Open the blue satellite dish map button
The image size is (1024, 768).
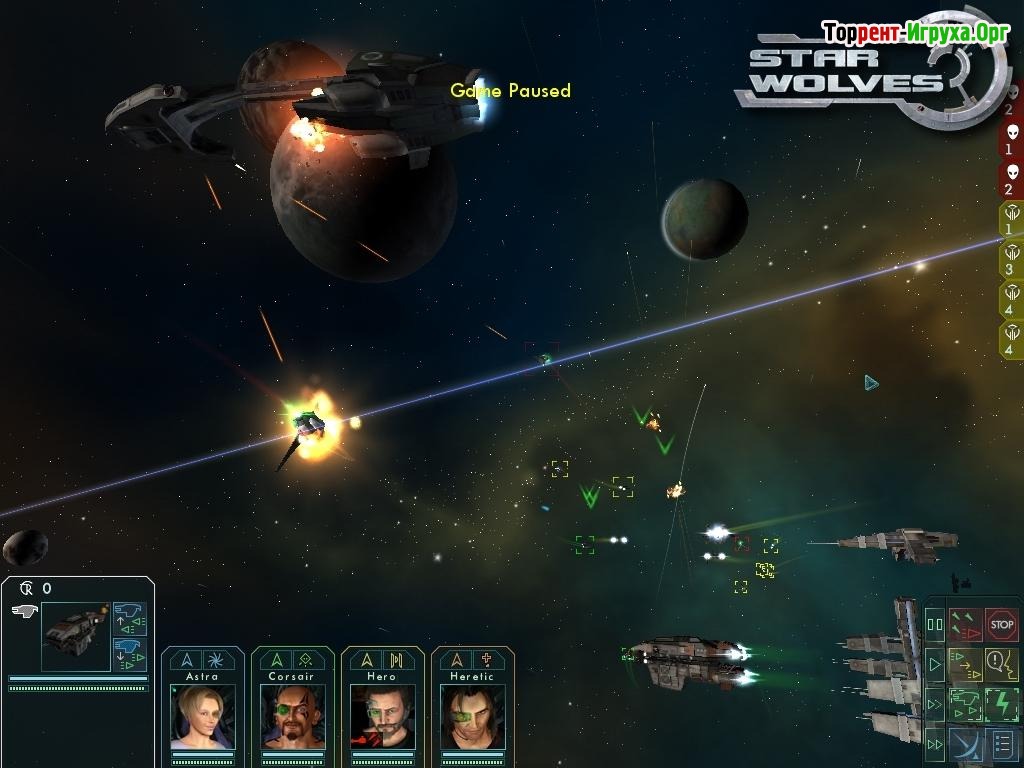pyautogui.click(x=965, y=744)
